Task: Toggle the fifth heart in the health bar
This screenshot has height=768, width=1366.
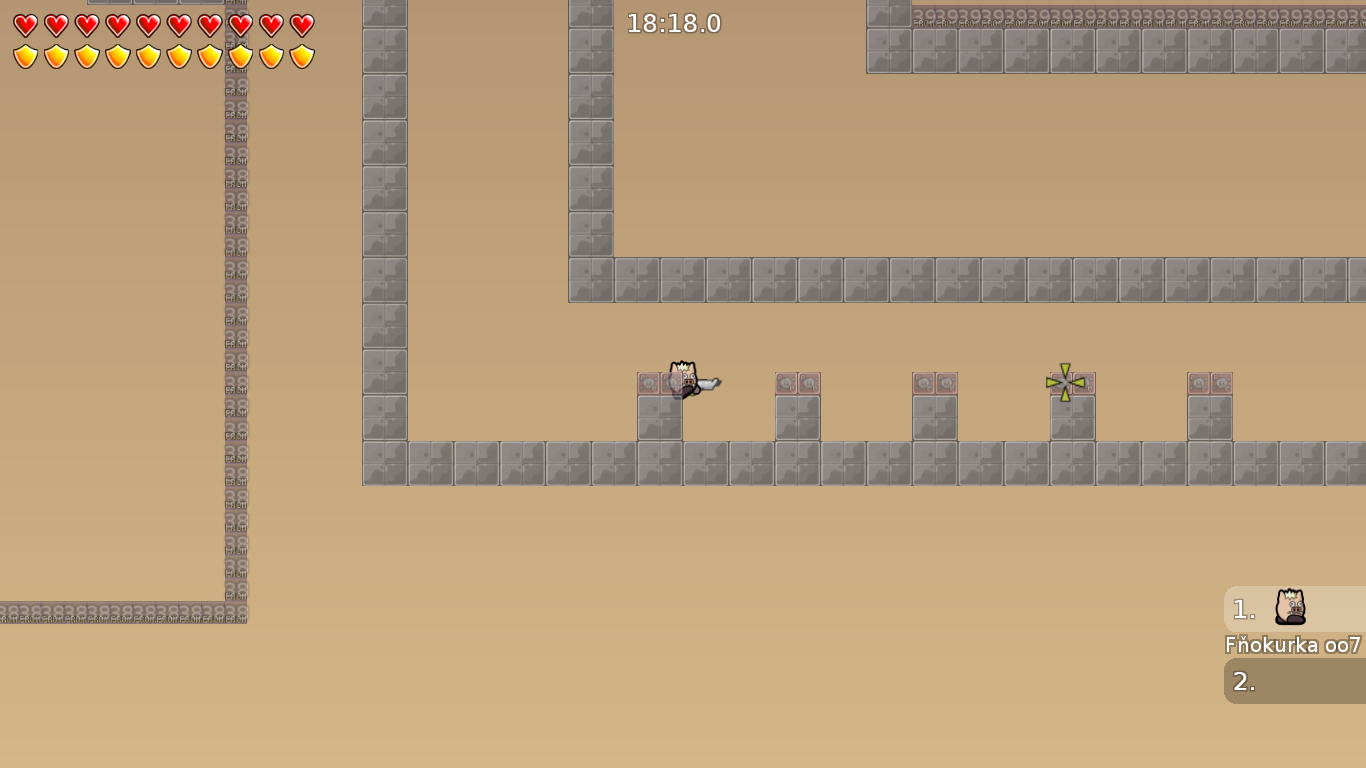Action: 147,27
